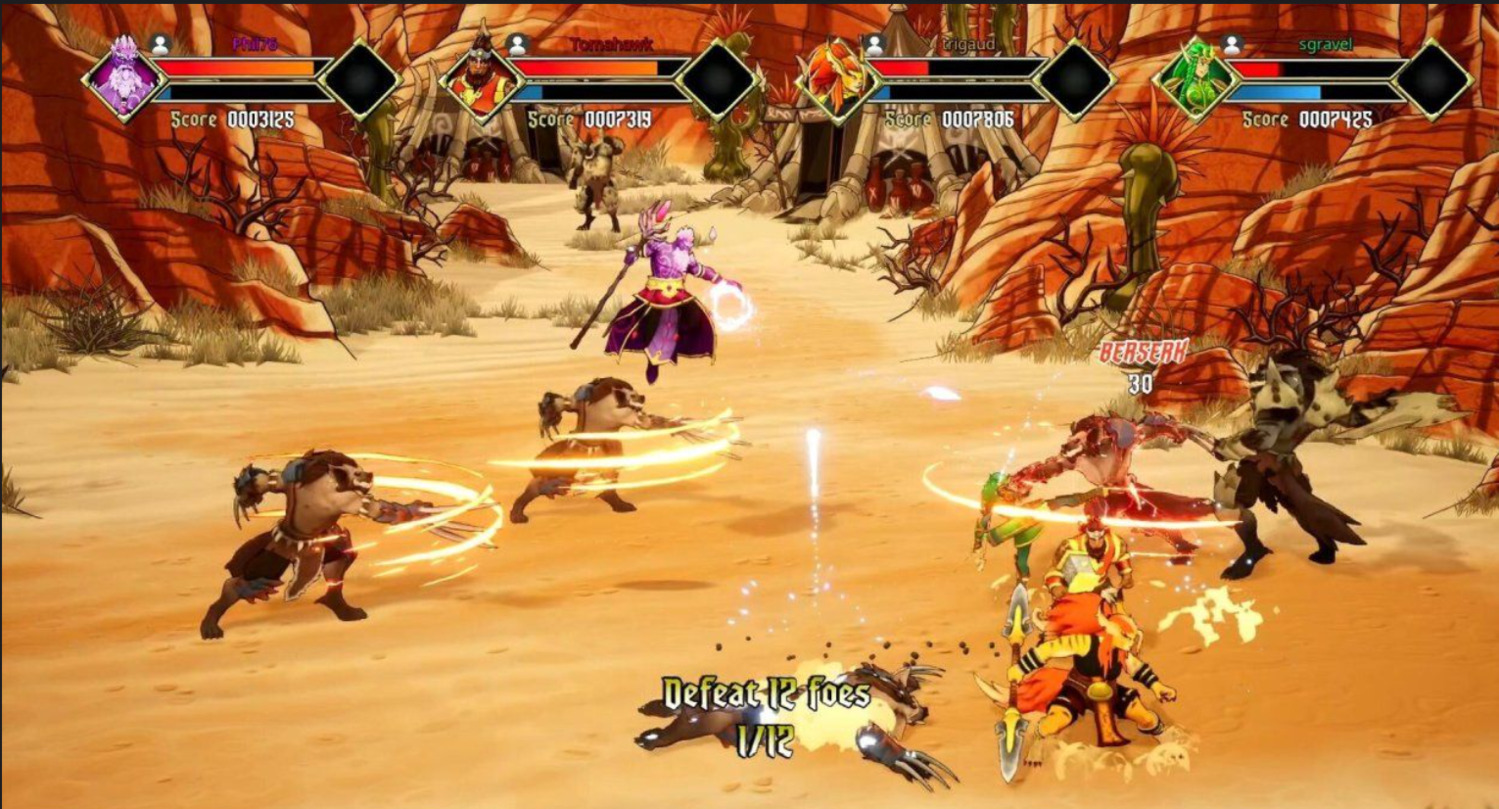Click the black diamond slot beside Tomahawk's bars
1499x809 pixels.
[x=717, y=80]
